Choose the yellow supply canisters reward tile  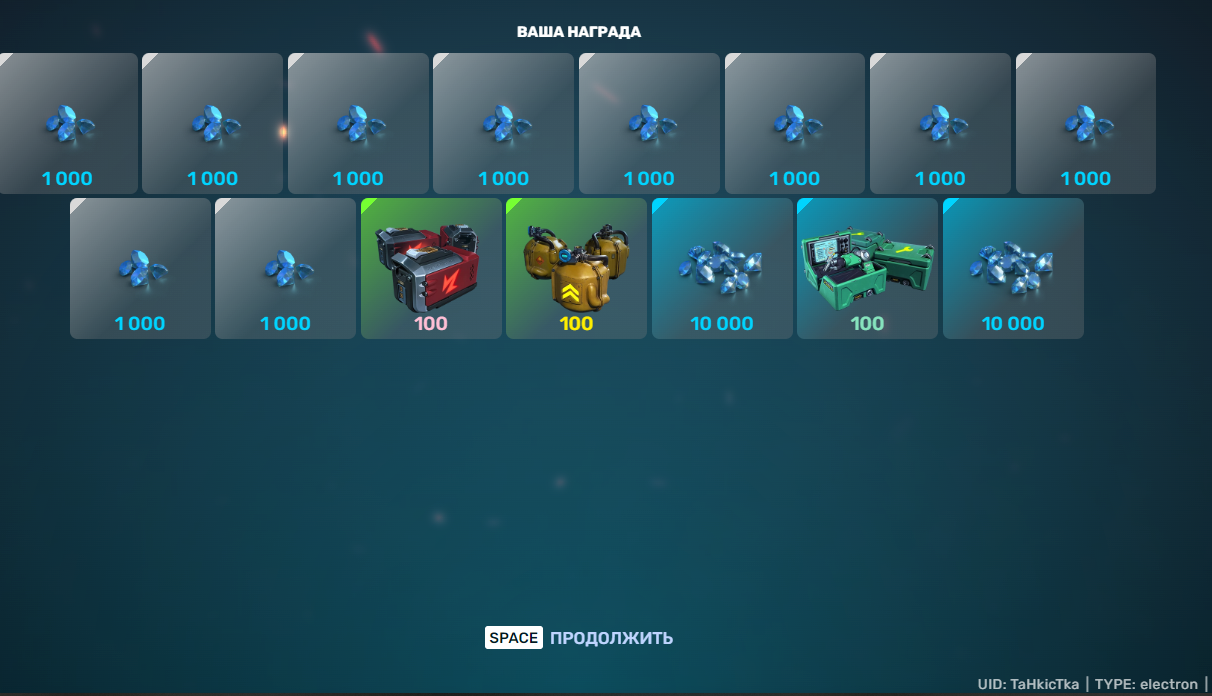[576, 268]
